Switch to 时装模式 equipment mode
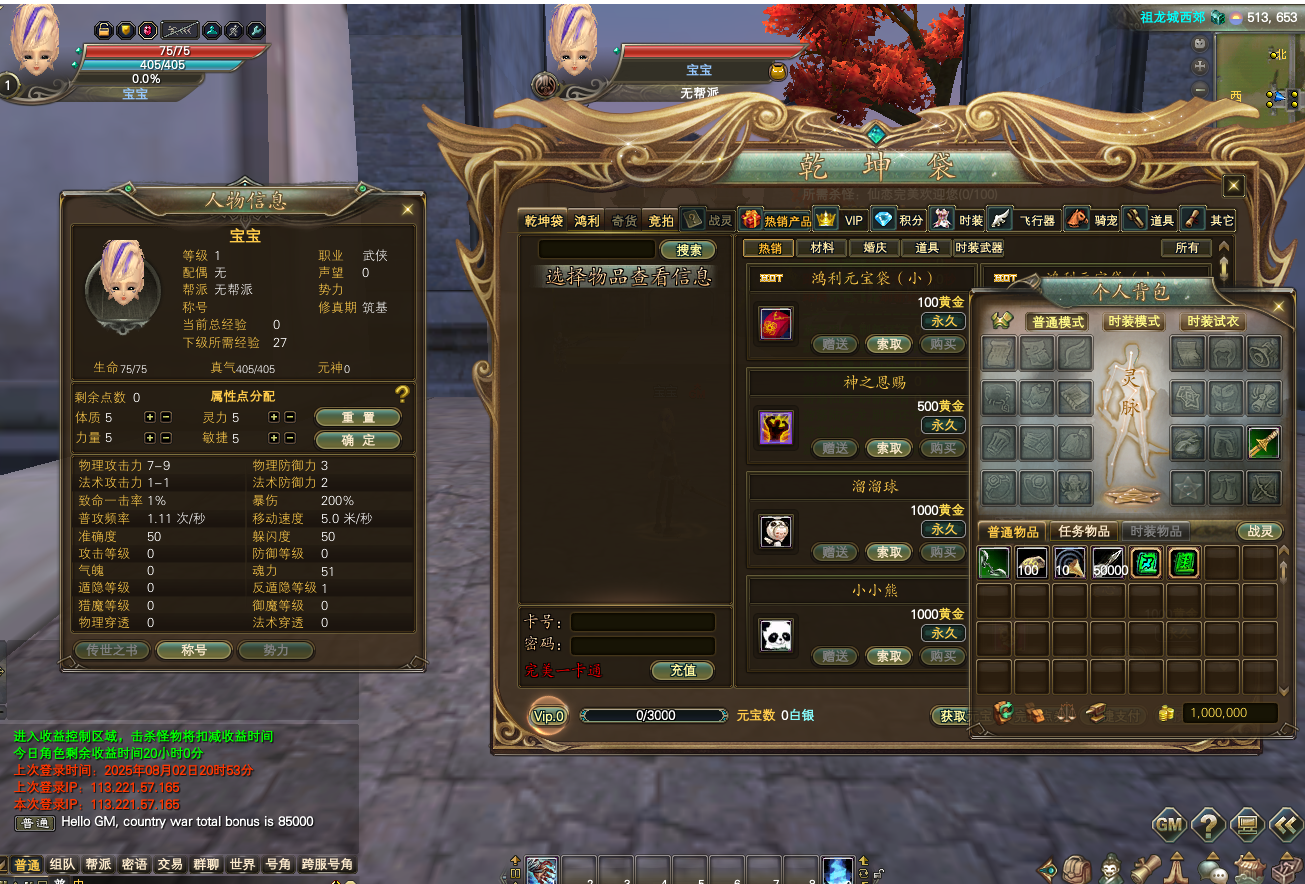1305x884 pixels. coord(1134,322)
